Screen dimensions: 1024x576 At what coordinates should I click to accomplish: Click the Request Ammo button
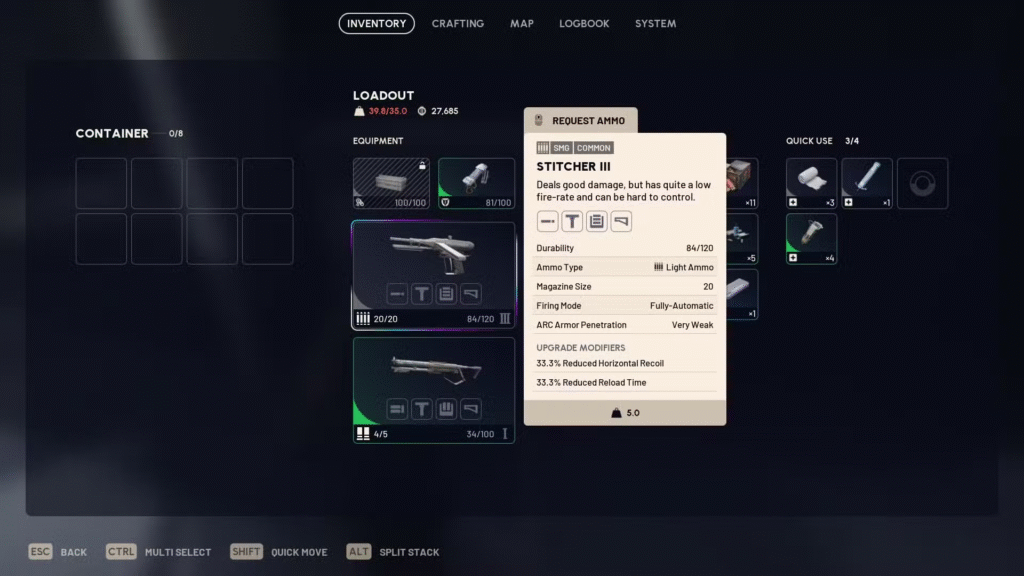click(580, 120)
